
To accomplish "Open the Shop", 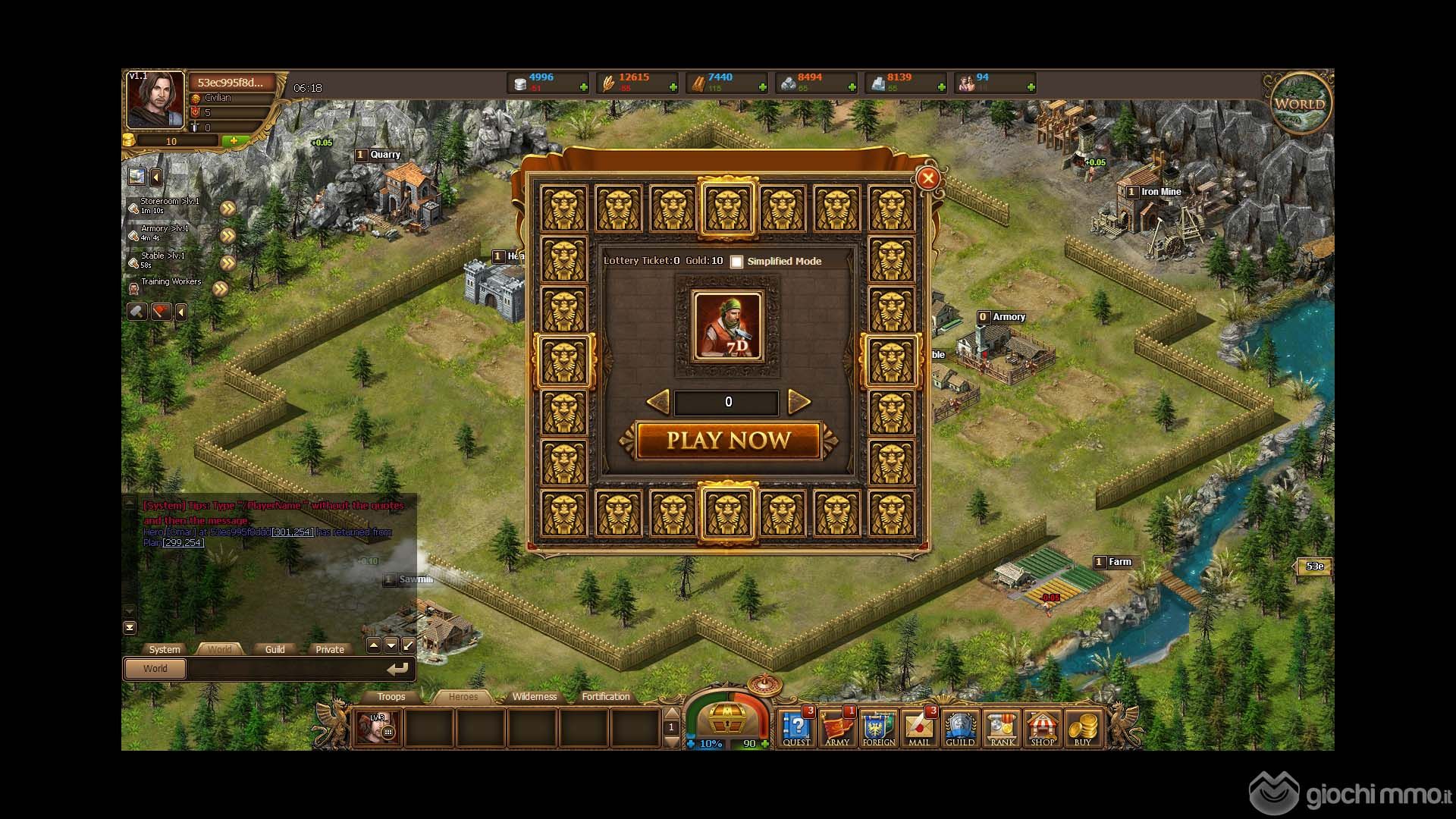I will (x=1043, y=729).
